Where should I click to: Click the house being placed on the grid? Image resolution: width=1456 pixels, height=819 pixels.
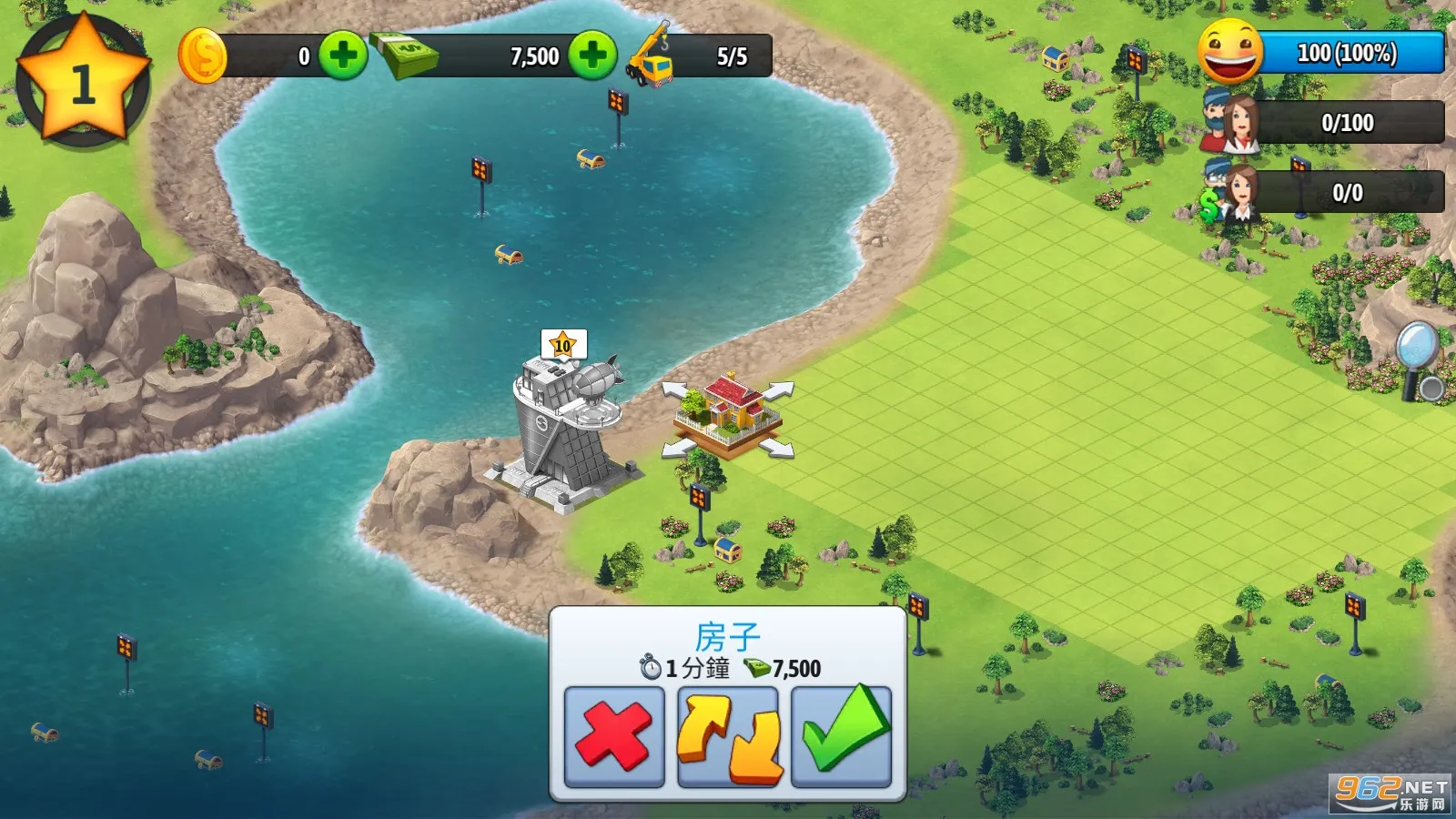[x=728, y=409]
